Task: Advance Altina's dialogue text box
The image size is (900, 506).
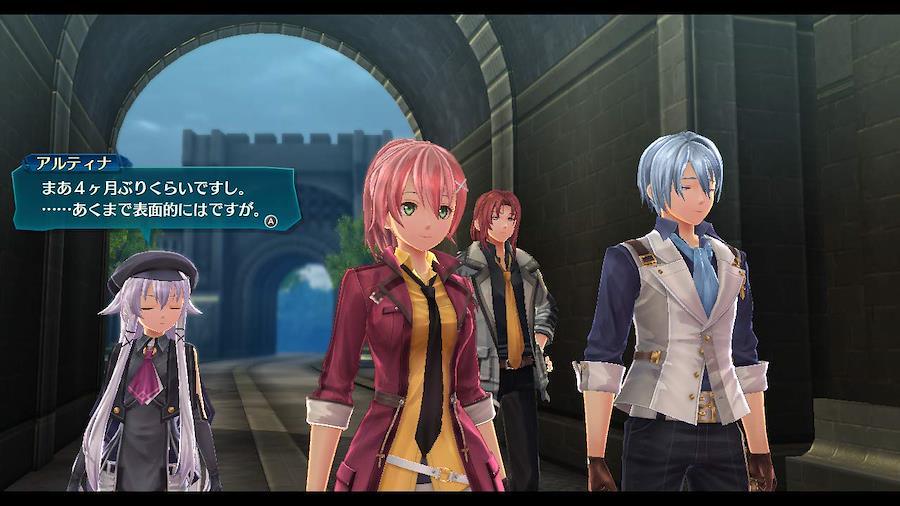Action: point(271,221)
